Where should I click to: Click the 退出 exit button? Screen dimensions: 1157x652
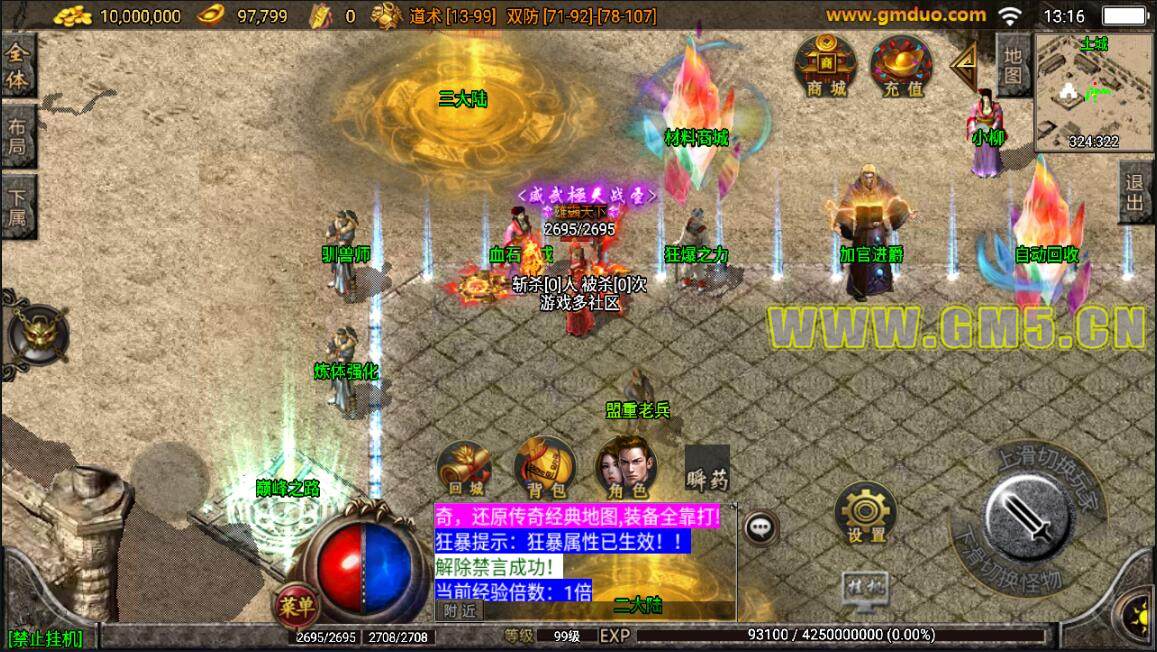tap(1137, 194)
